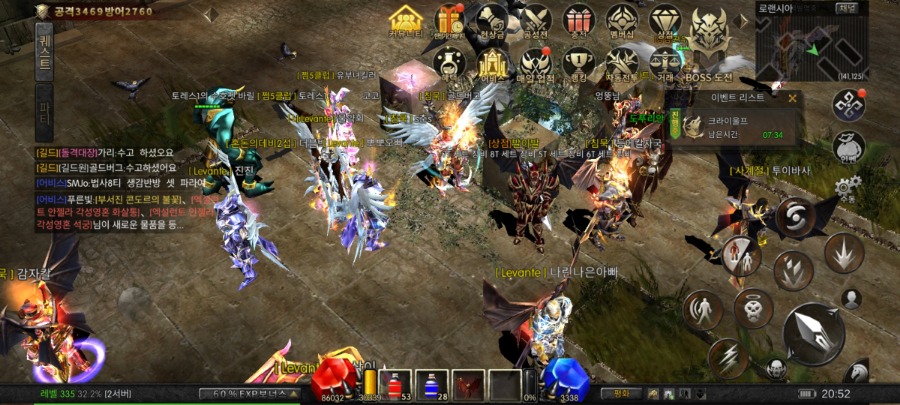Open the 매일 업적 daily achievements
This screenshot has width=900, height=405.
point(535,62)
